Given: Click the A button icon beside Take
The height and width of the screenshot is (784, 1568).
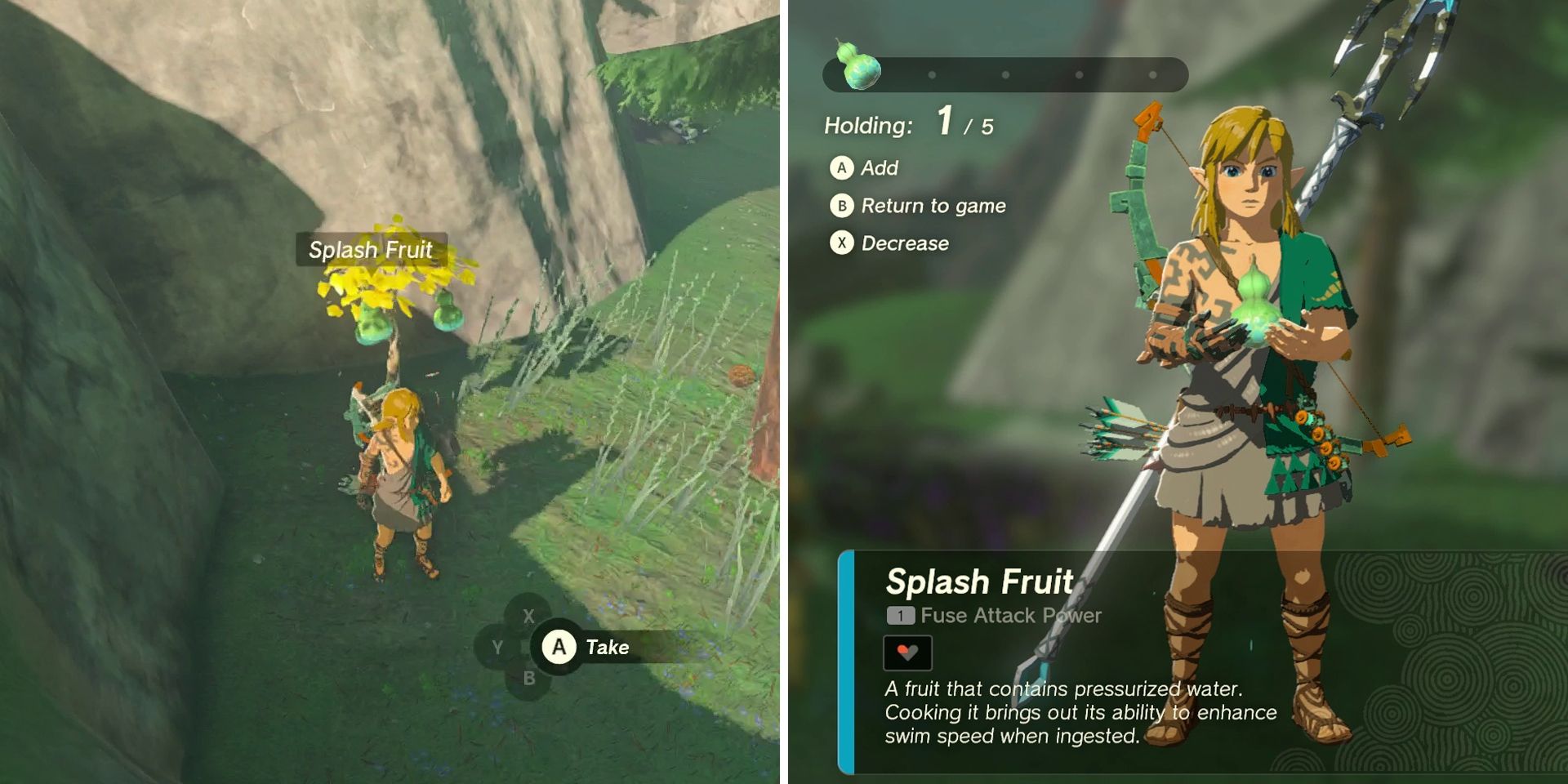Looking at the screenshot, I should click(x=559, y=648).
